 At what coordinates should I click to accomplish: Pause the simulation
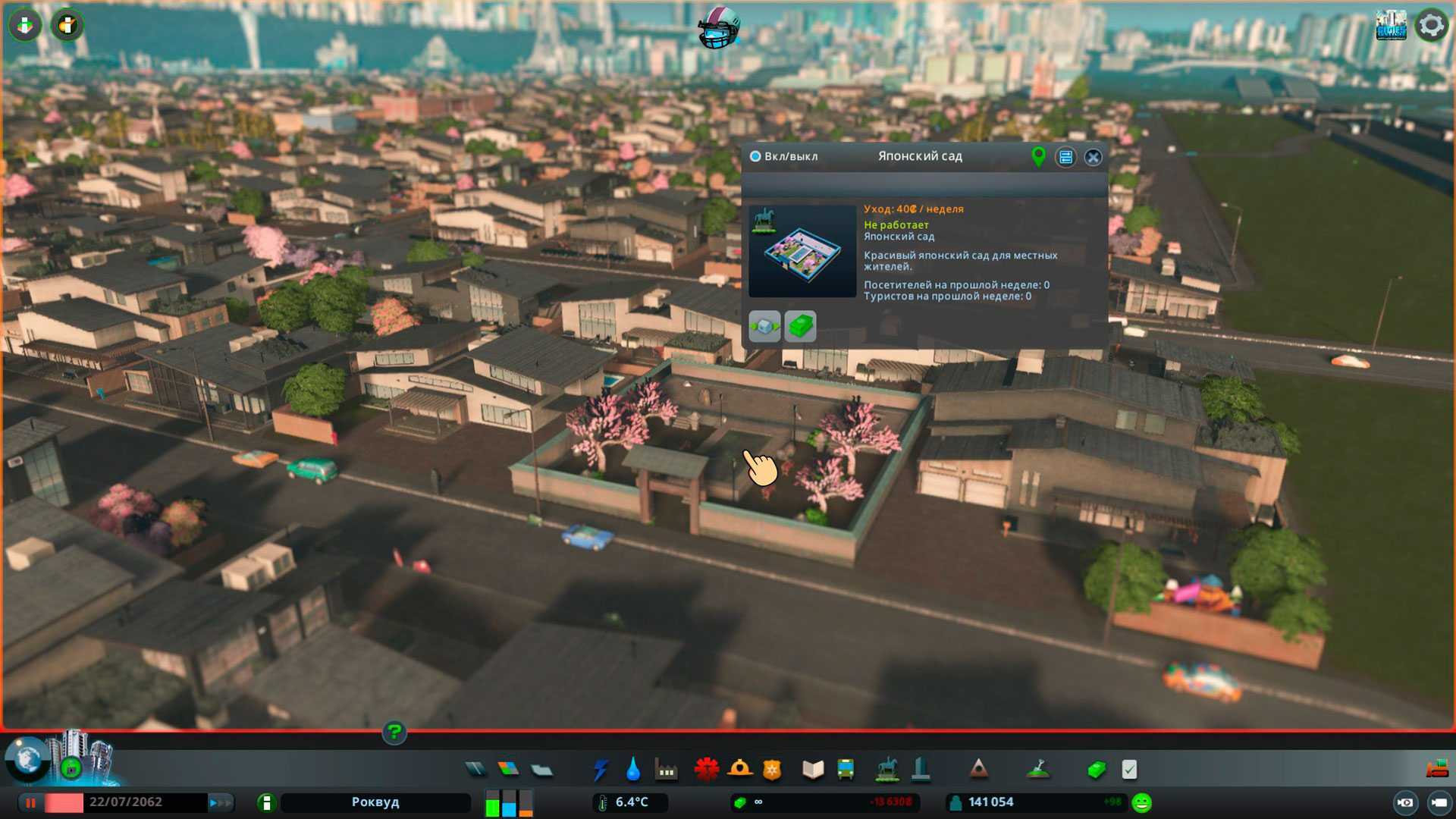point(31,802)
